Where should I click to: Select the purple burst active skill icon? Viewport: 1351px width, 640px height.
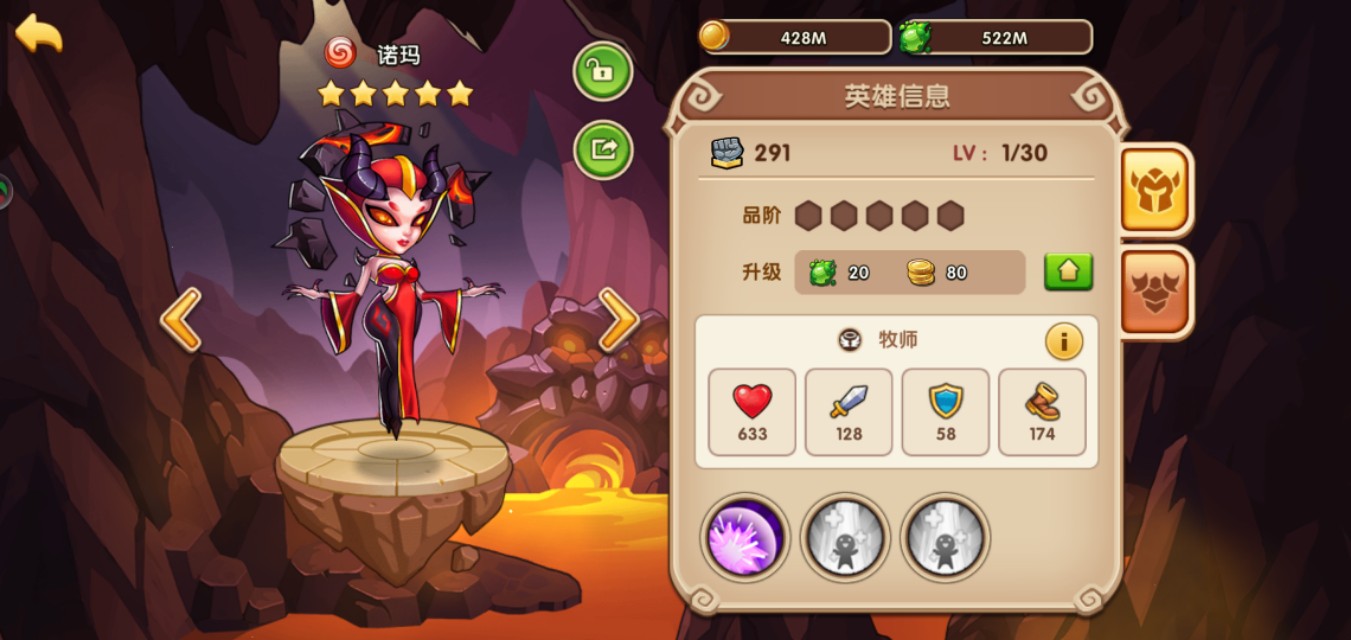(745, 537)
